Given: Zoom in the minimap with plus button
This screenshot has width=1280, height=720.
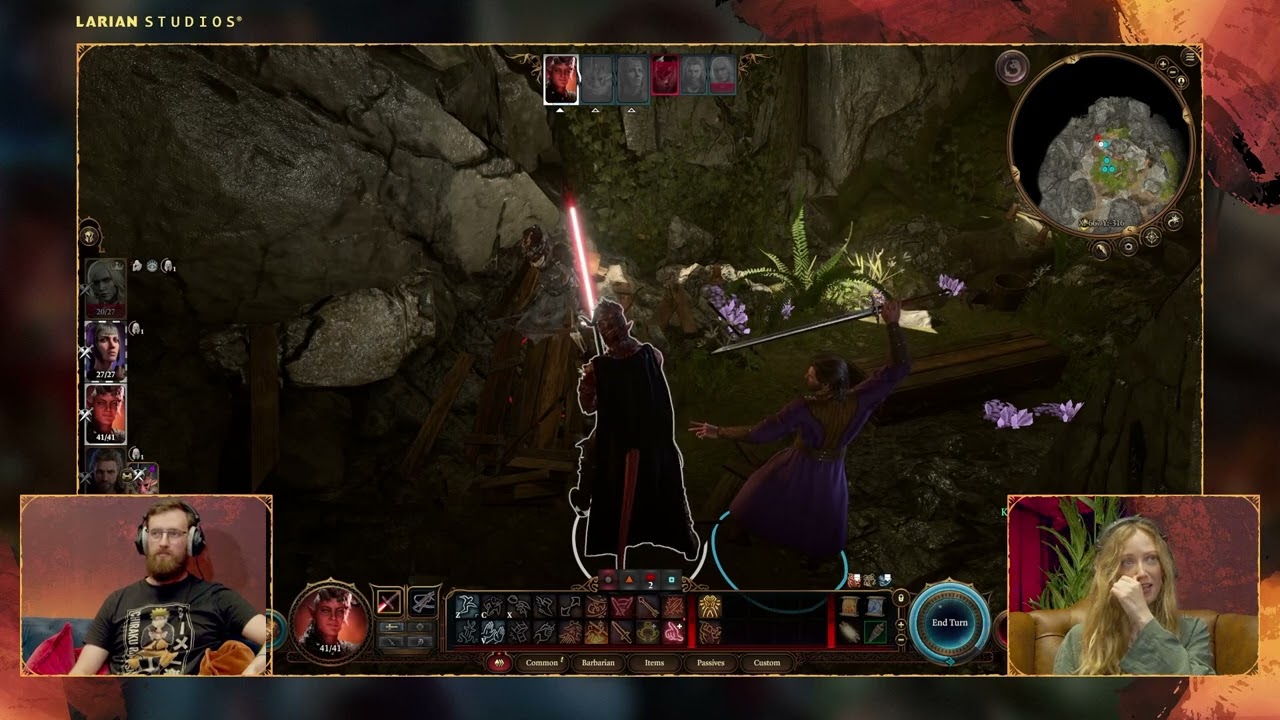Looking at the screenshot, I should [x=1163, y=65].
